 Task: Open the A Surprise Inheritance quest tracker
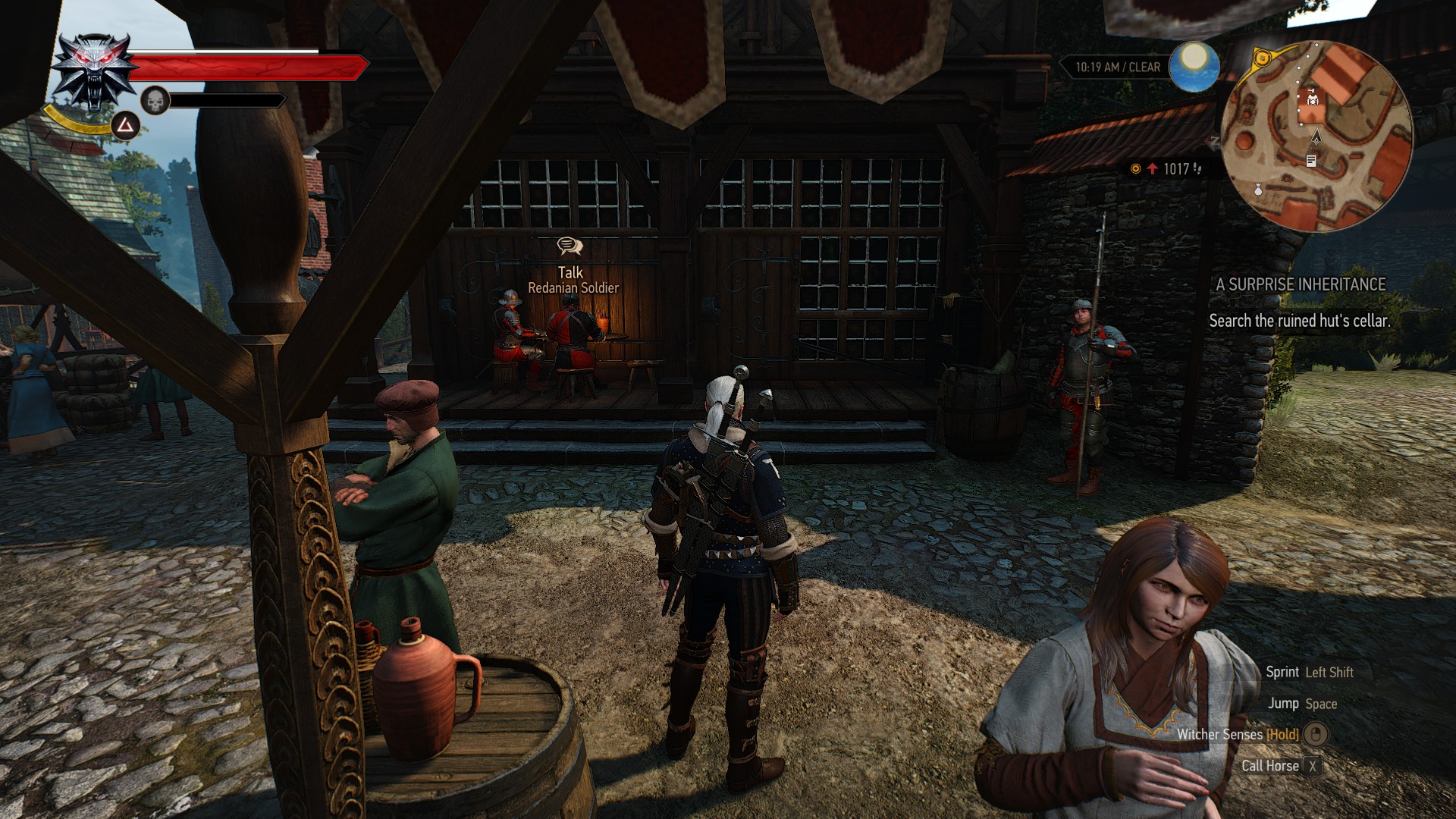click(x=1301, y=284)
